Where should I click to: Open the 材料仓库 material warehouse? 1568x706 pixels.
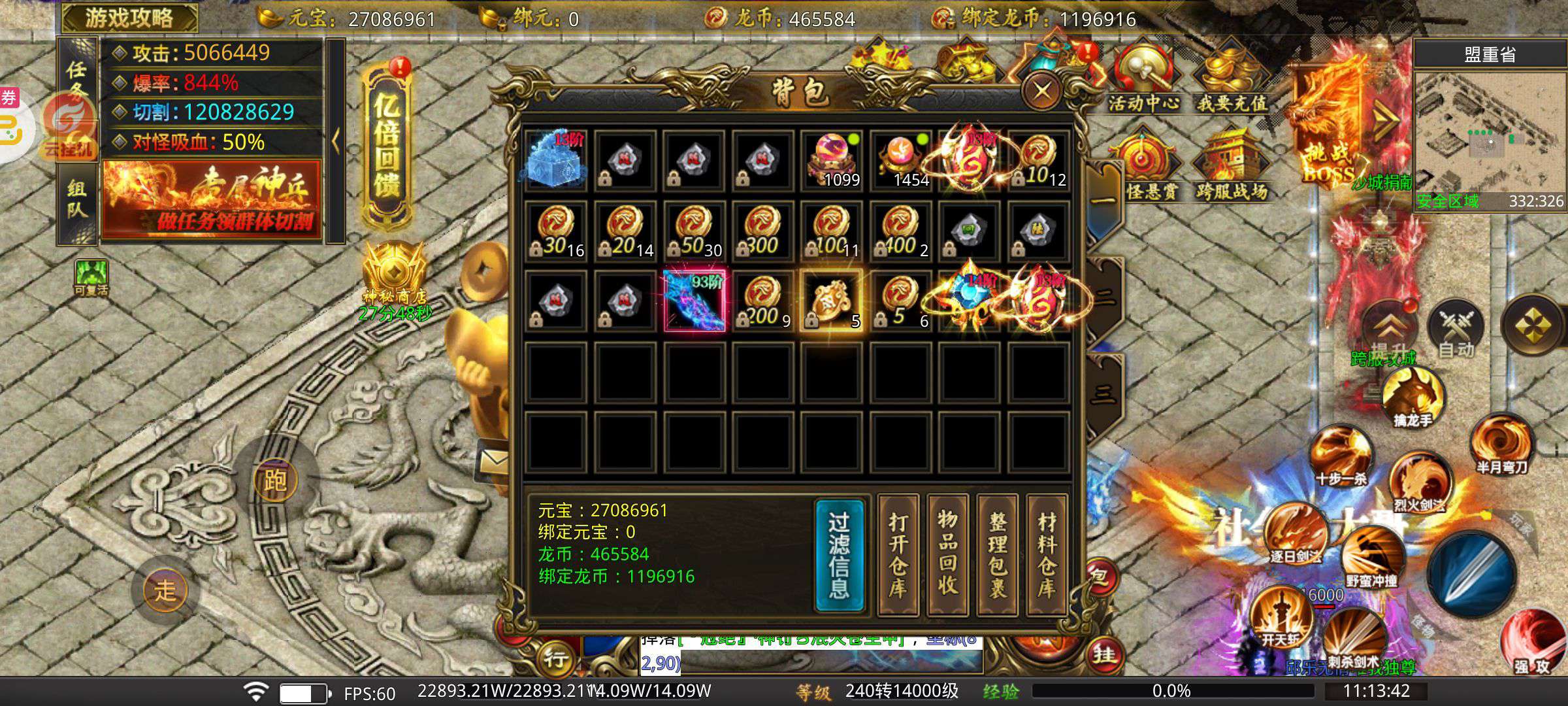[x=1047, y=556]
